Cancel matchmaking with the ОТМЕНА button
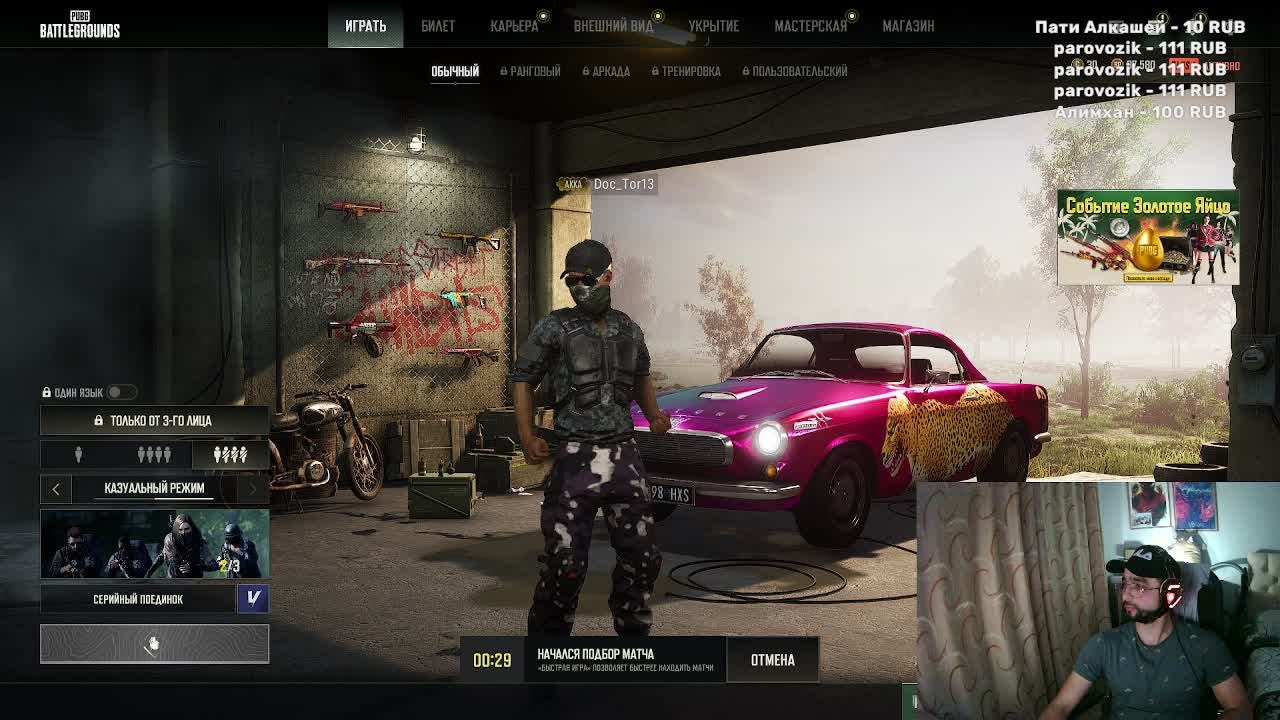This screenshot has height=720, width=1280. coord(772,660)
